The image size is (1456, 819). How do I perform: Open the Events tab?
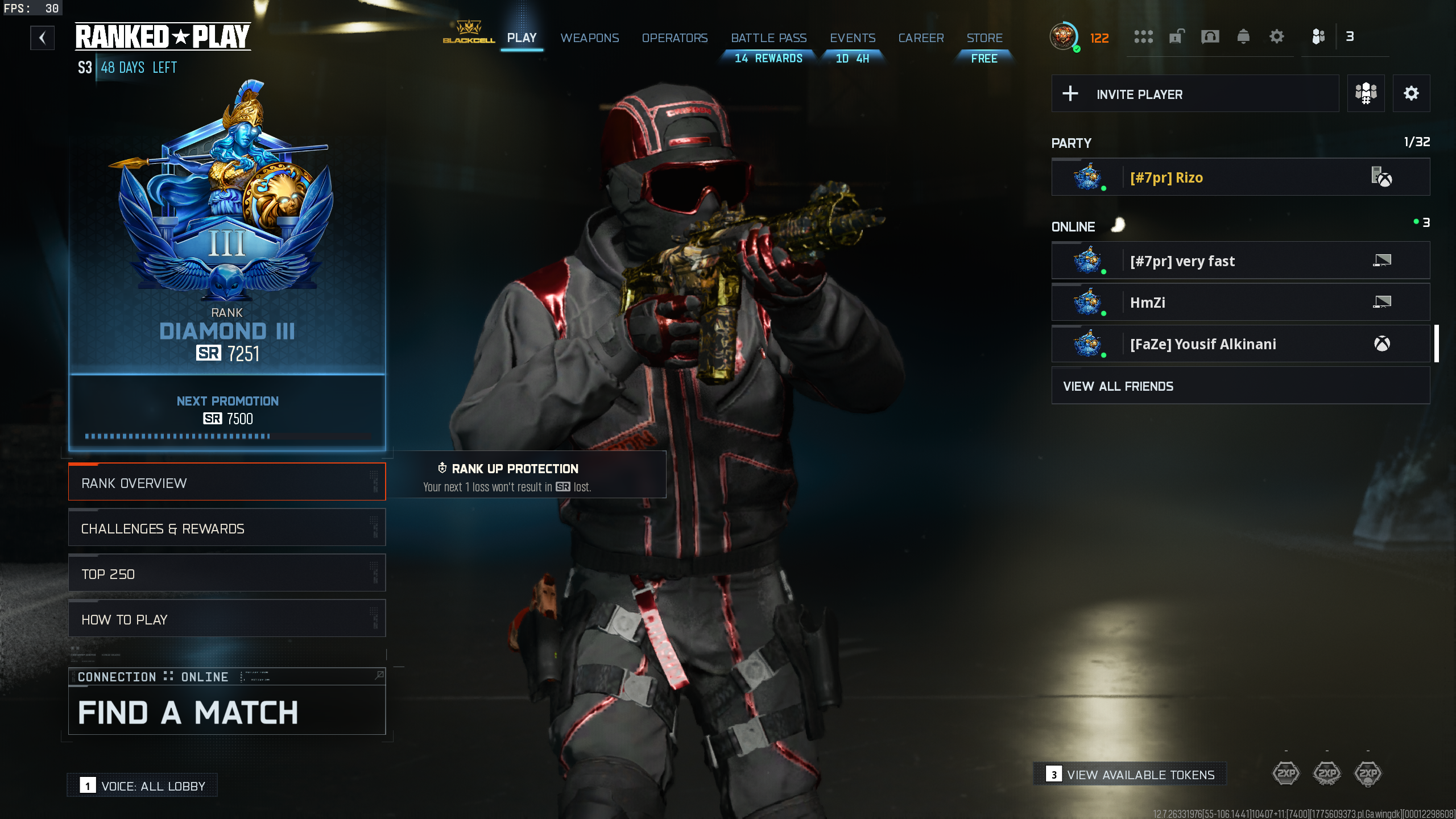[852, 38]
